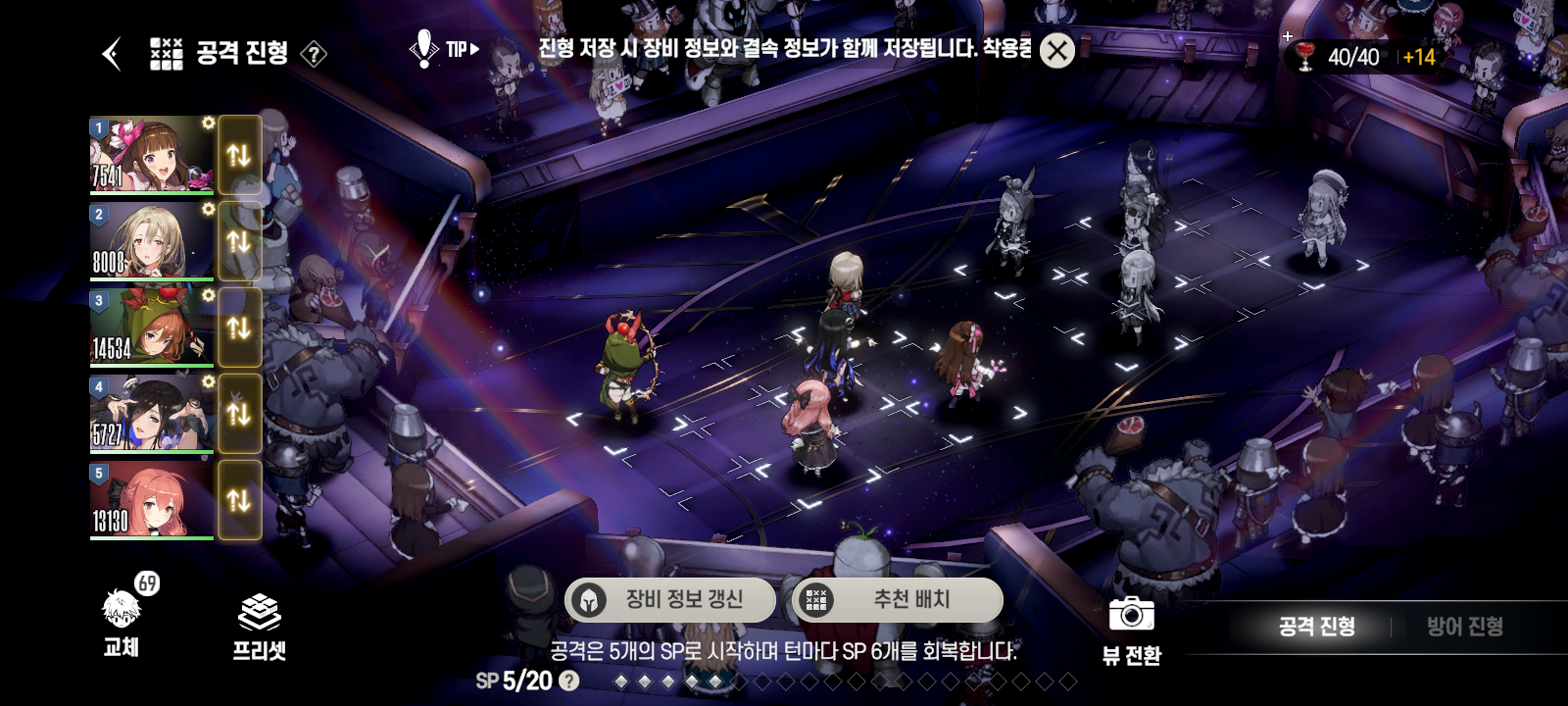Open the SP info question mark
This screenshot has height=706, width=1568.
click(x=568, y=681)
